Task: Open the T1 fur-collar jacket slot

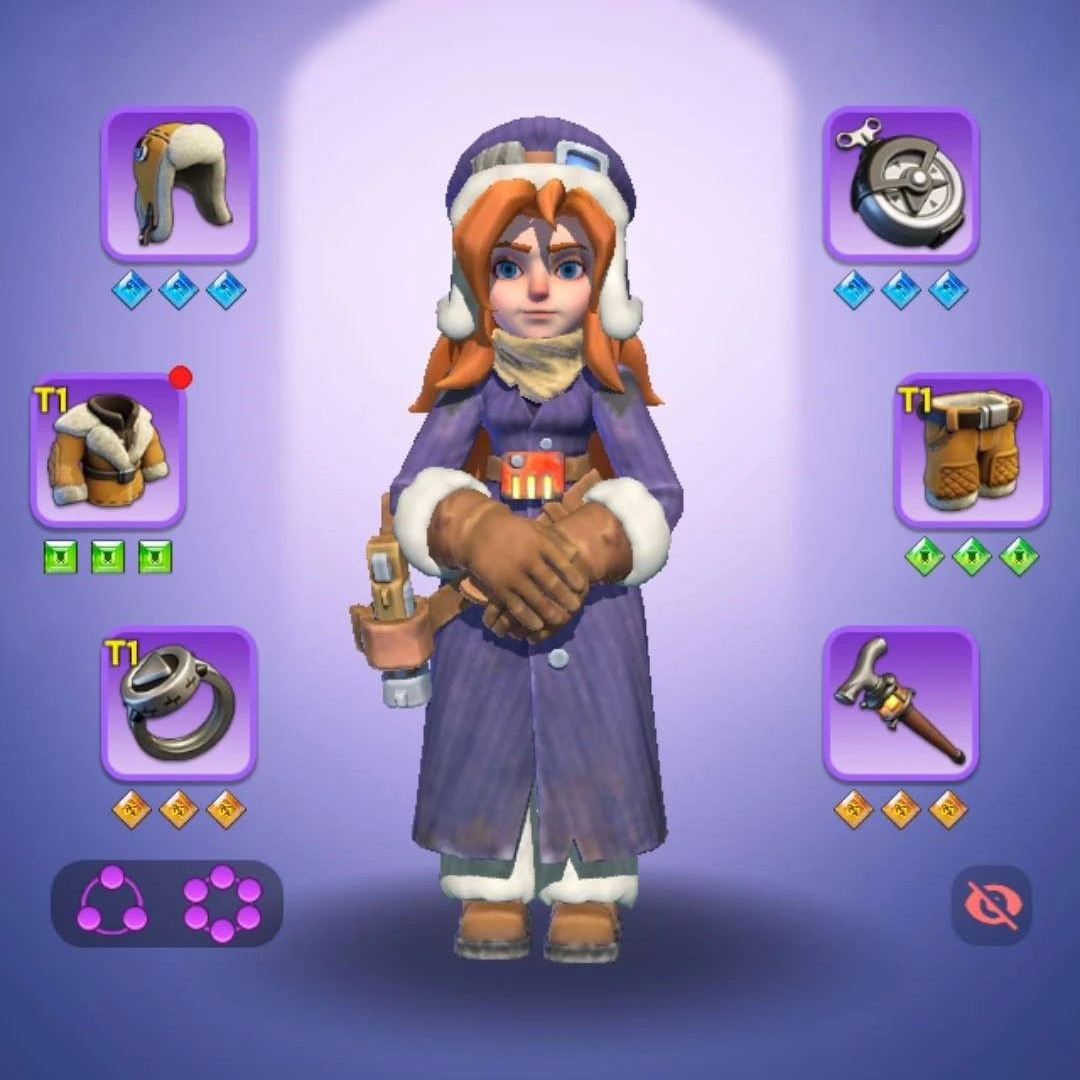Action: 107,451
